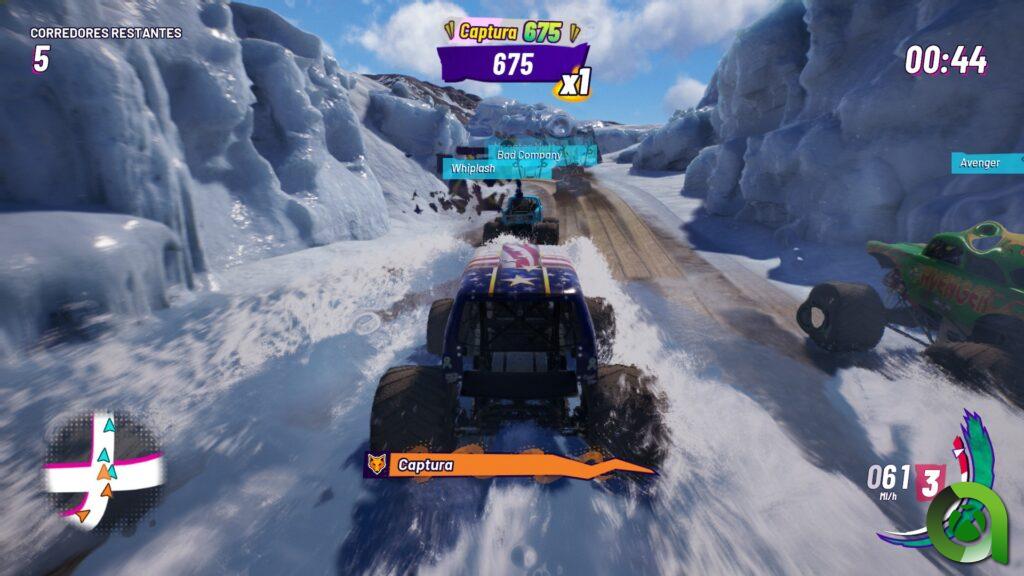Image resolution: width=1024 pixels, height=576 pixels.
Task: Click the fox icon beside Captura
Action: tap(376, 465)
